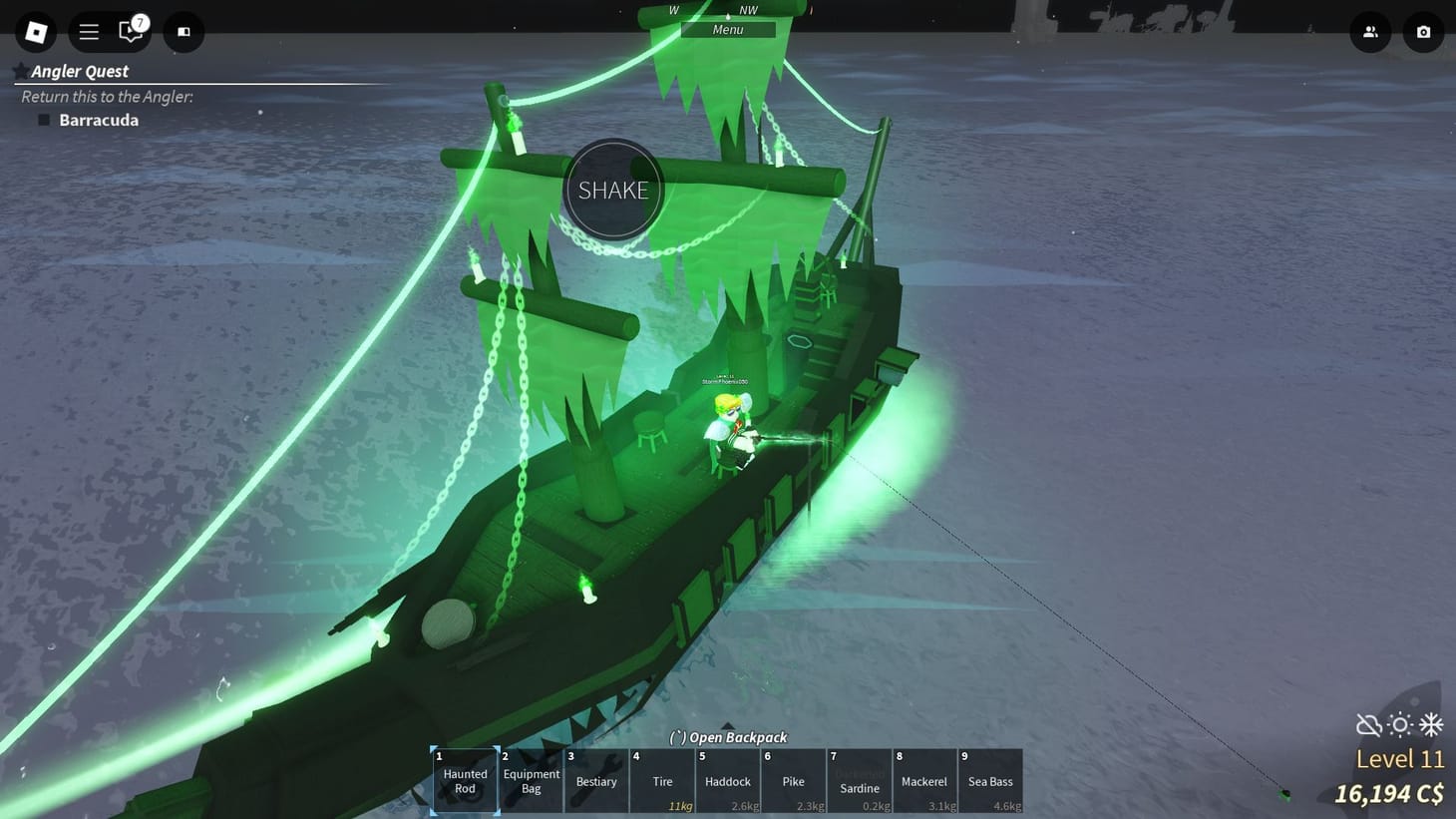Toggle the sun weather indicator
Screen dimensions: 1456x819
coord(1400,725)
